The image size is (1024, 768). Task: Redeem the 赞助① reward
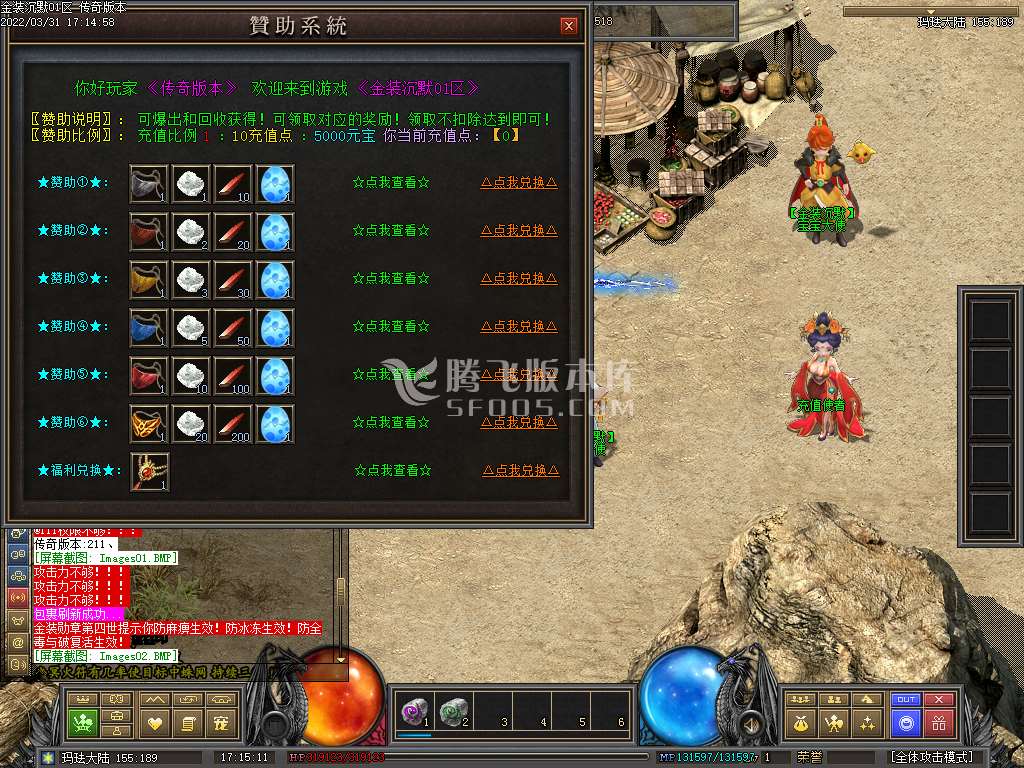(x=519, y=183)
